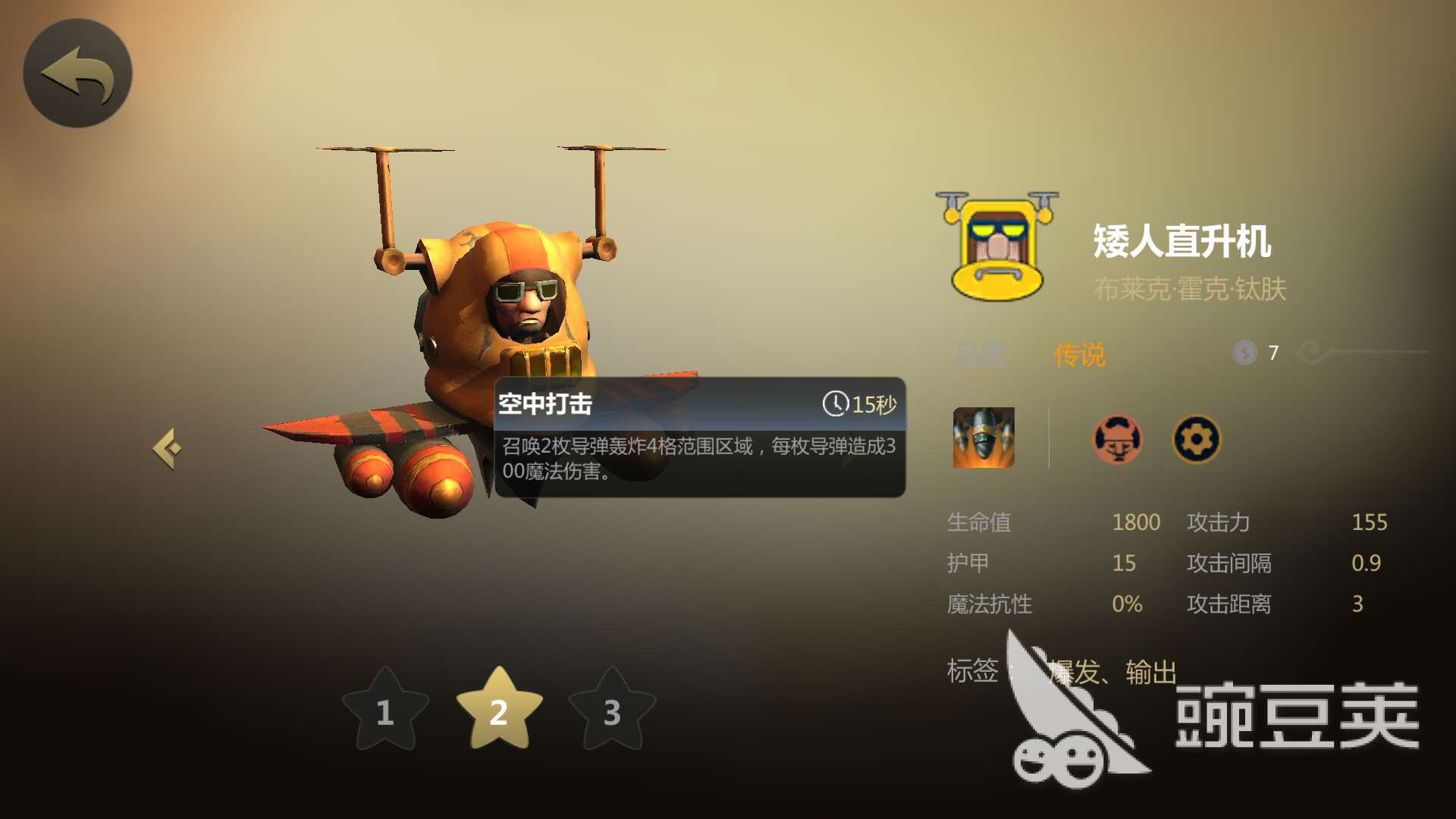Image resolution: width=1456 pixels, height=819 pixels.
Task: Show the previous hero with left chevron
Action: (x=168, y=449)
